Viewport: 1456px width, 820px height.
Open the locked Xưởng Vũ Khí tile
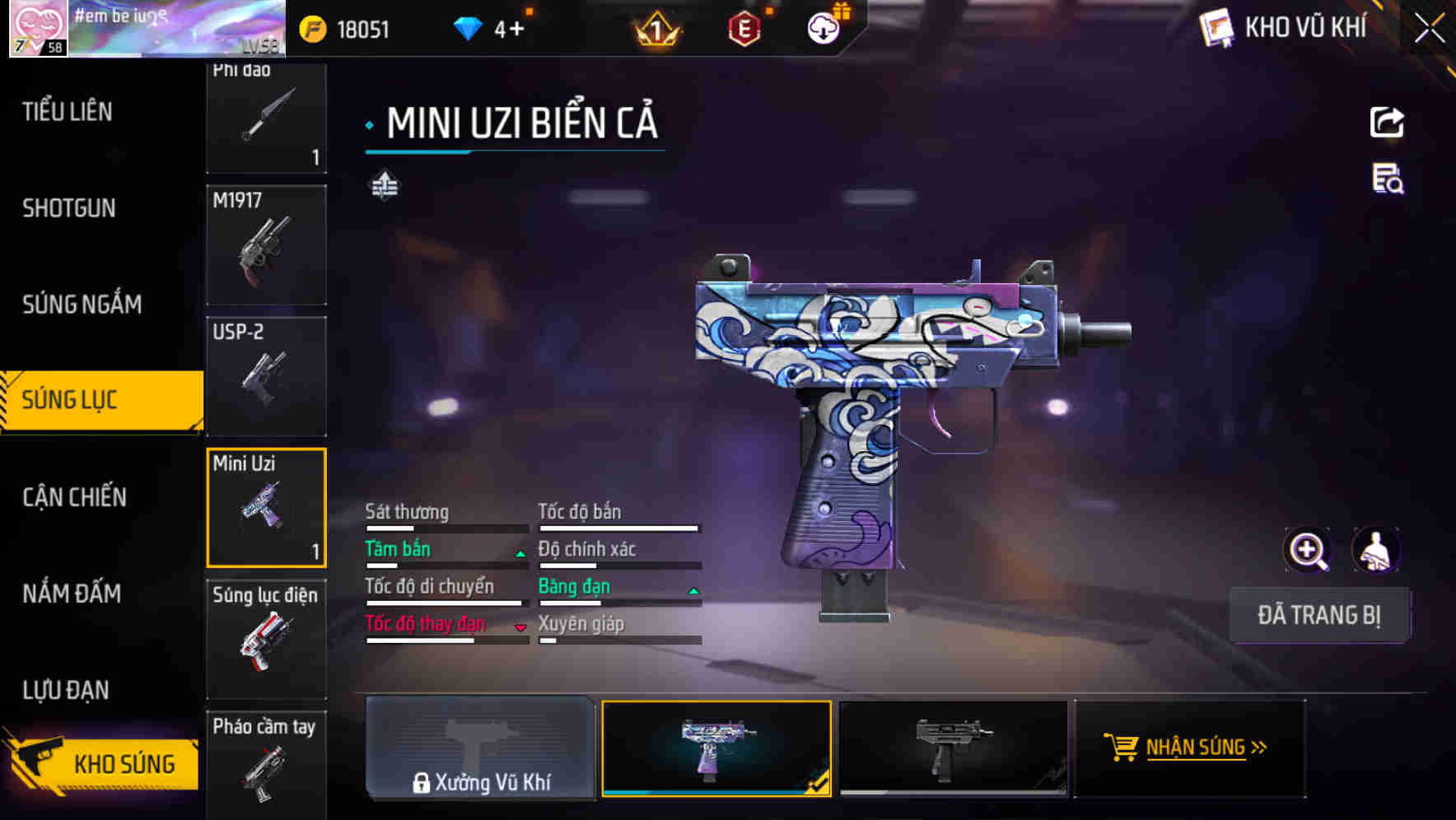(480, 748)
